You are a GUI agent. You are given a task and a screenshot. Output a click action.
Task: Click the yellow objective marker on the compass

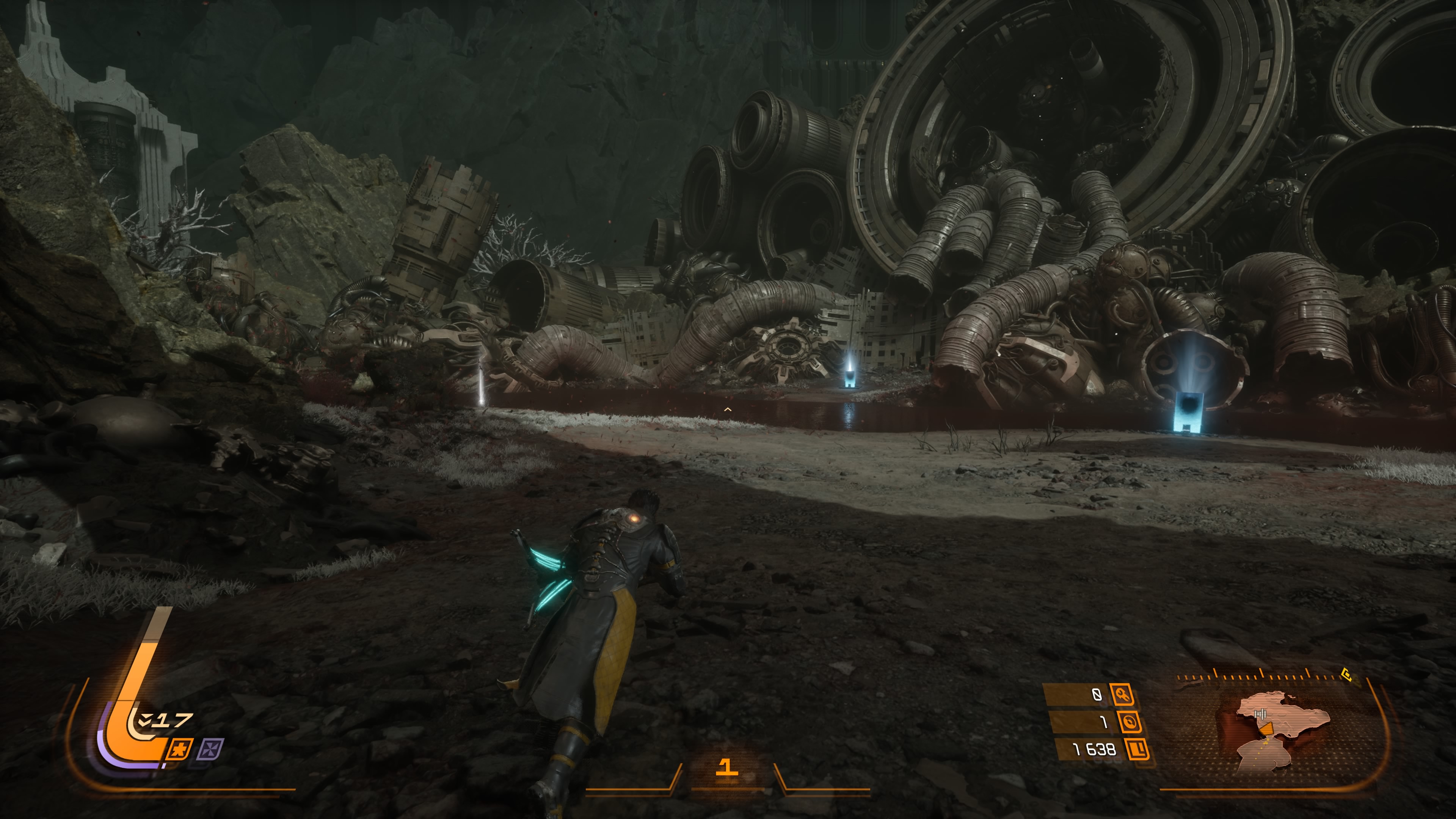(x=1347, y=674)
